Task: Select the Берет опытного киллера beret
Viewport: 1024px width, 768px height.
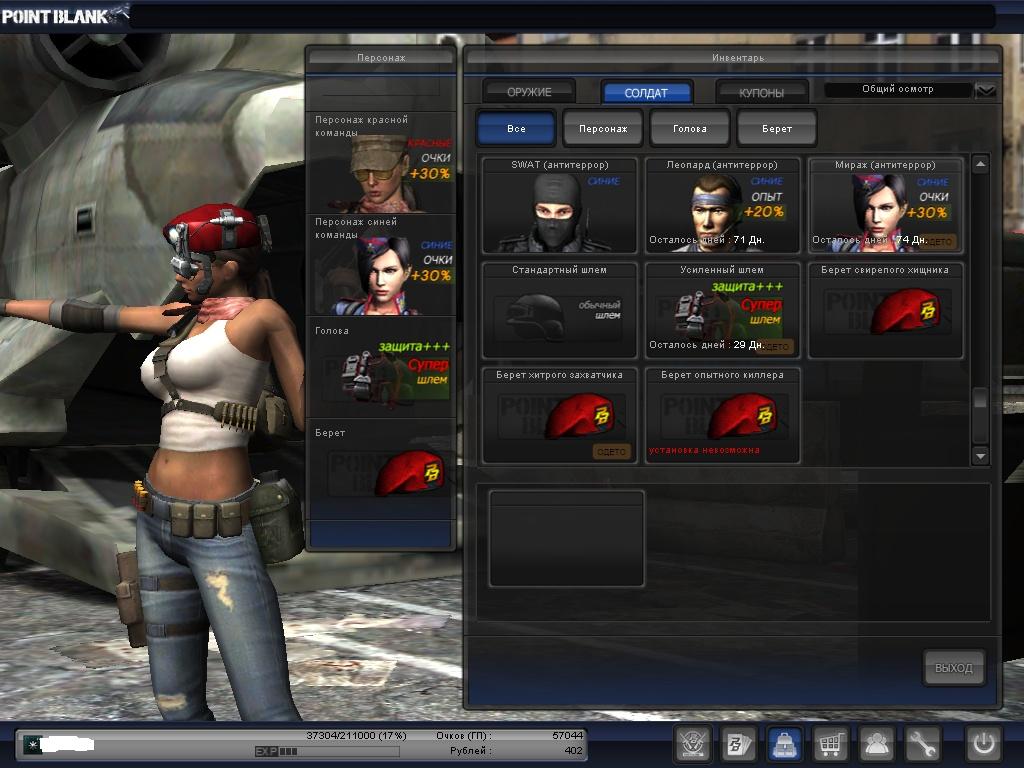Action: pos(723,416)
